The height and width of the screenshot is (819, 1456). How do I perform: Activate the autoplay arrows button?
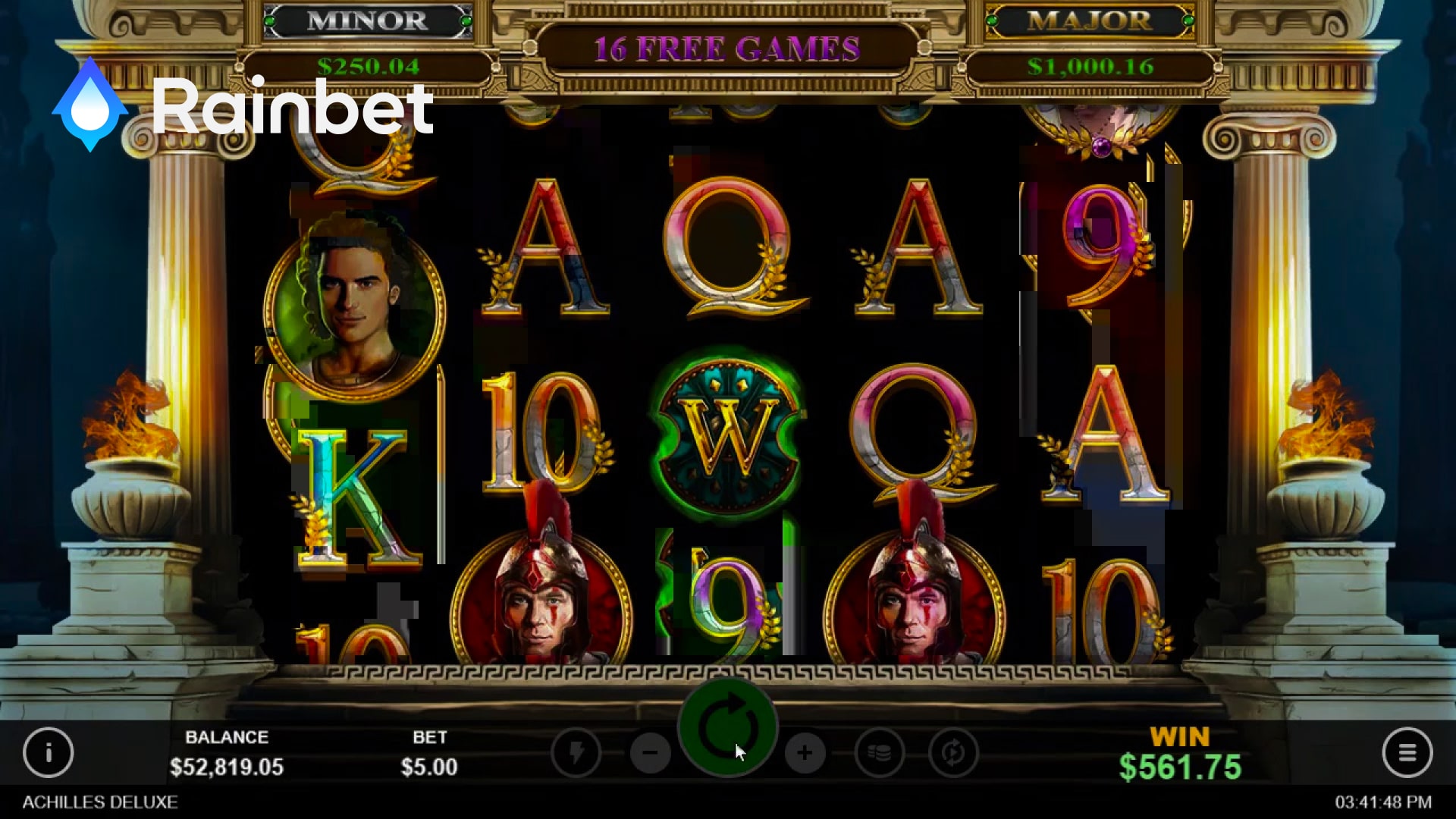click(953, 753)
